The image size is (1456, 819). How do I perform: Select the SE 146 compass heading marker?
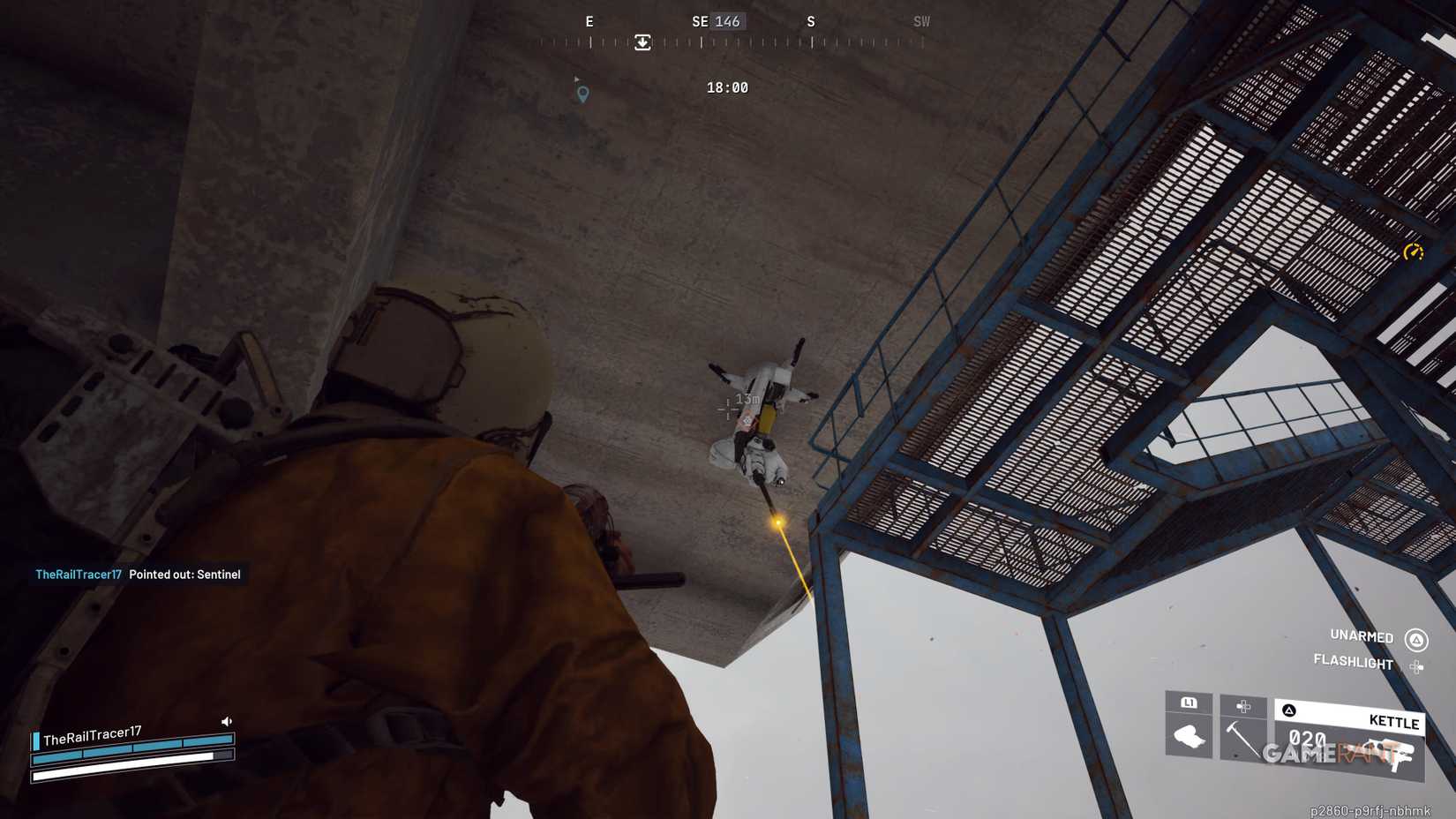point(717,21)
